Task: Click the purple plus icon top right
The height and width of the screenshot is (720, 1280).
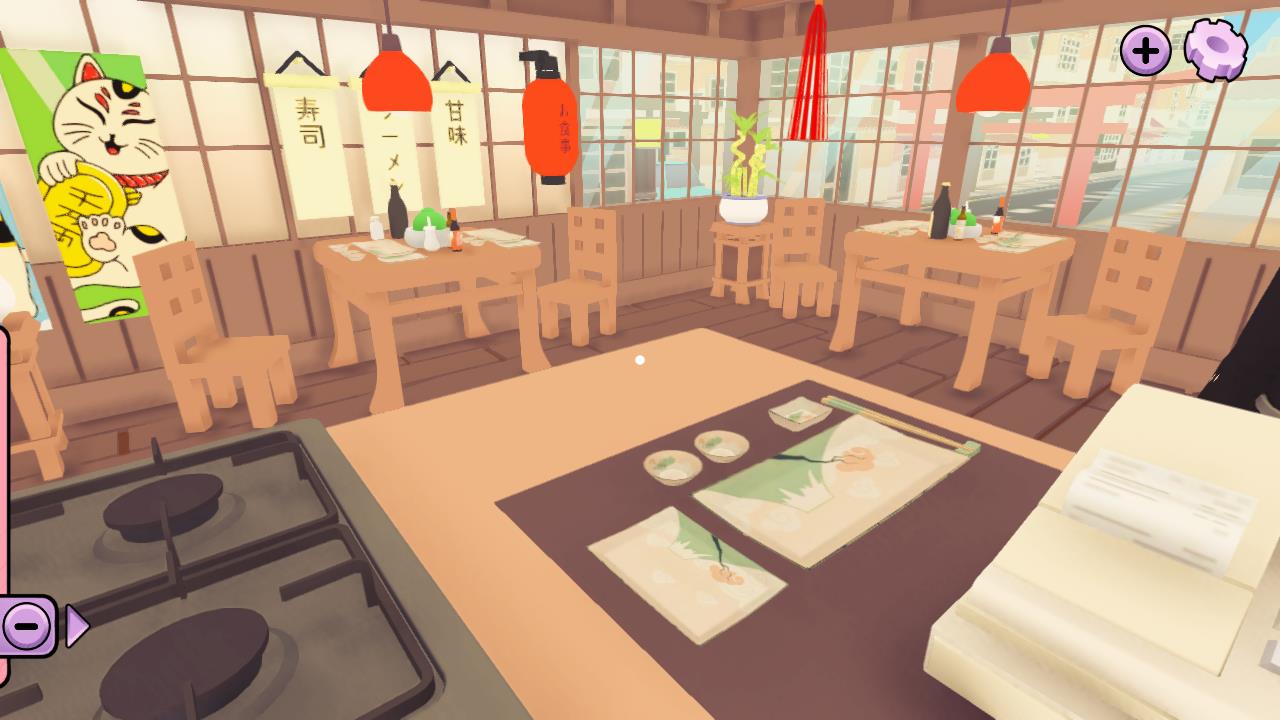Action: (x=1146, y=48)
